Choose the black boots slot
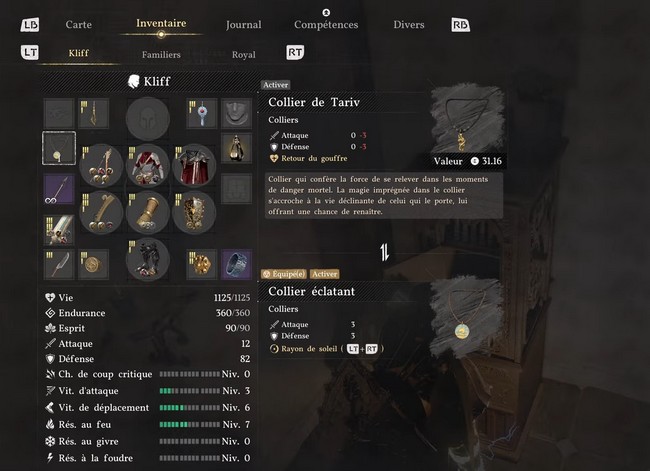 click(148, 257)
